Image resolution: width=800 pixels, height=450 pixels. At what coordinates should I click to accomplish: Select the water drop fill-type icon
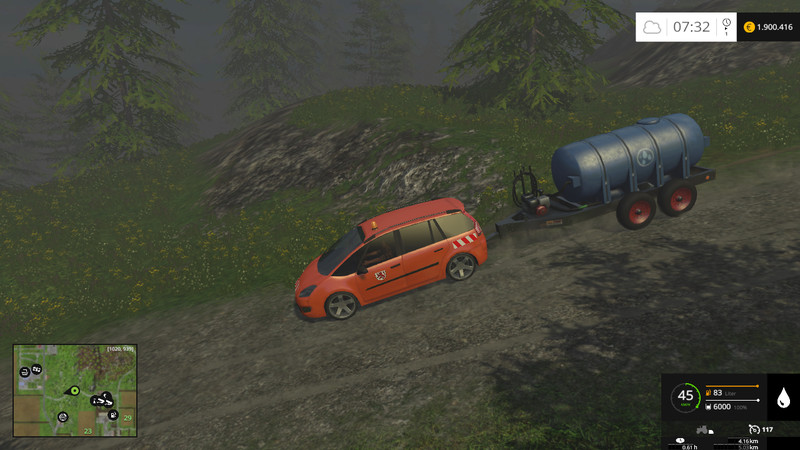click(782, 398)
